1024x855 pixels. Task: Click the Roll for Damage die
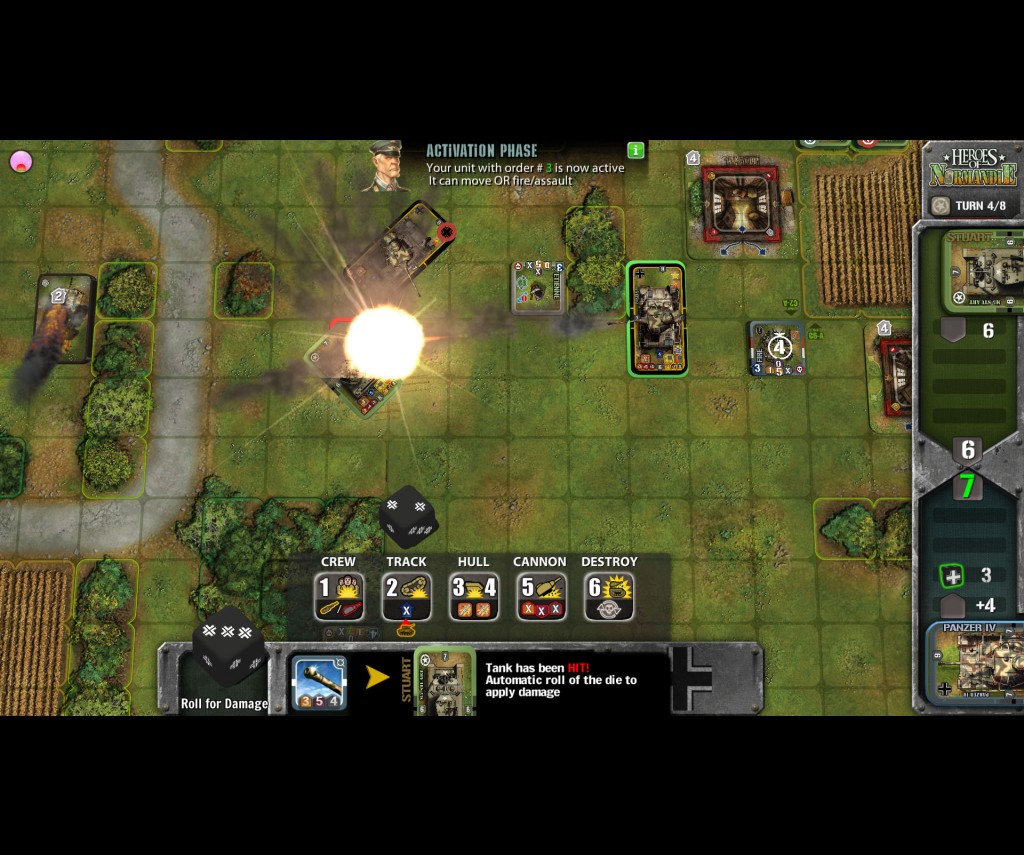pos(228,648)
